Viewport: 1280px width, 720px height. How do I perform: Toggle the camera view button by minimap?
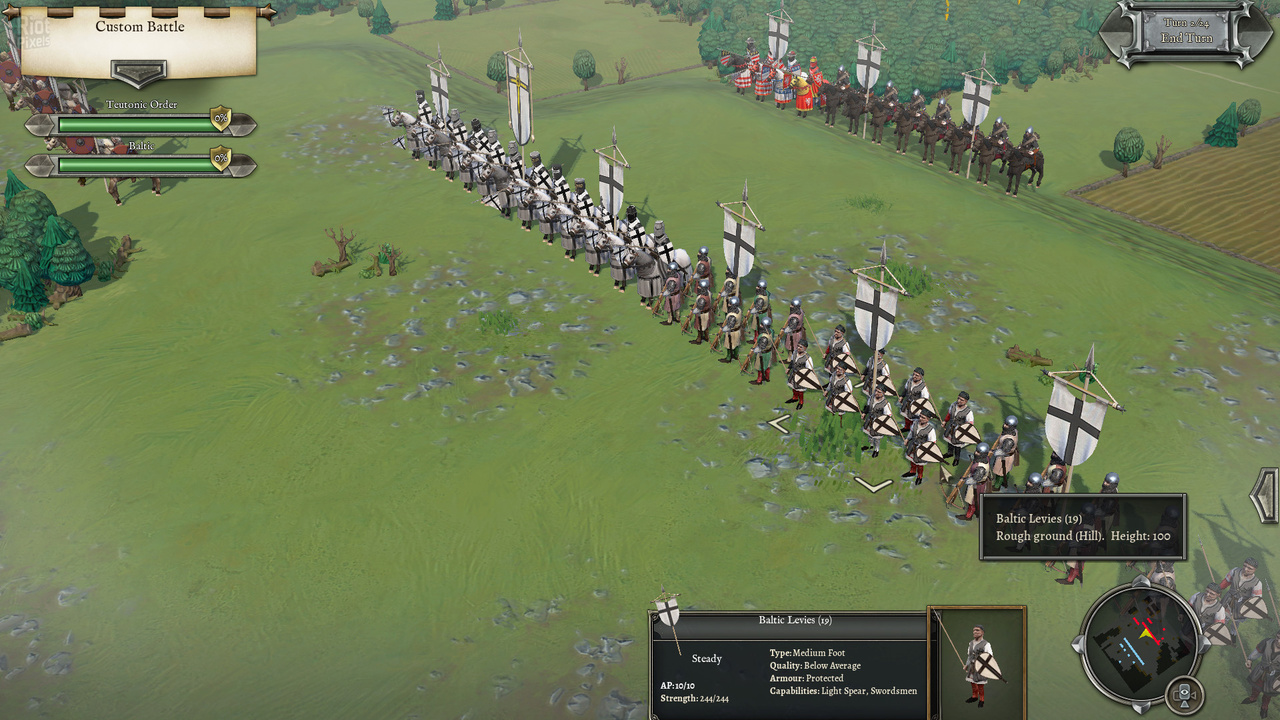[x=1184, y=694]
